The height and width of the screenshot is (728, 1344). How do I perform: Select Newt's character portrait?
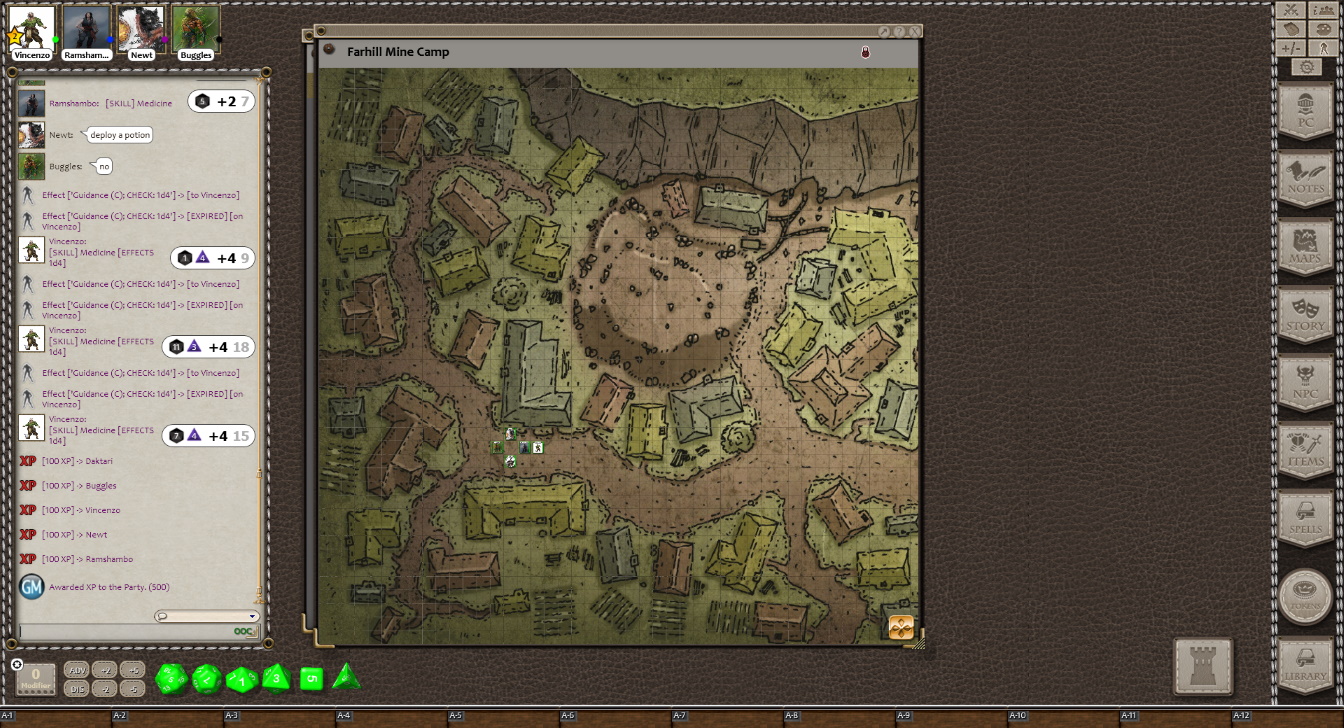[141, 28]
